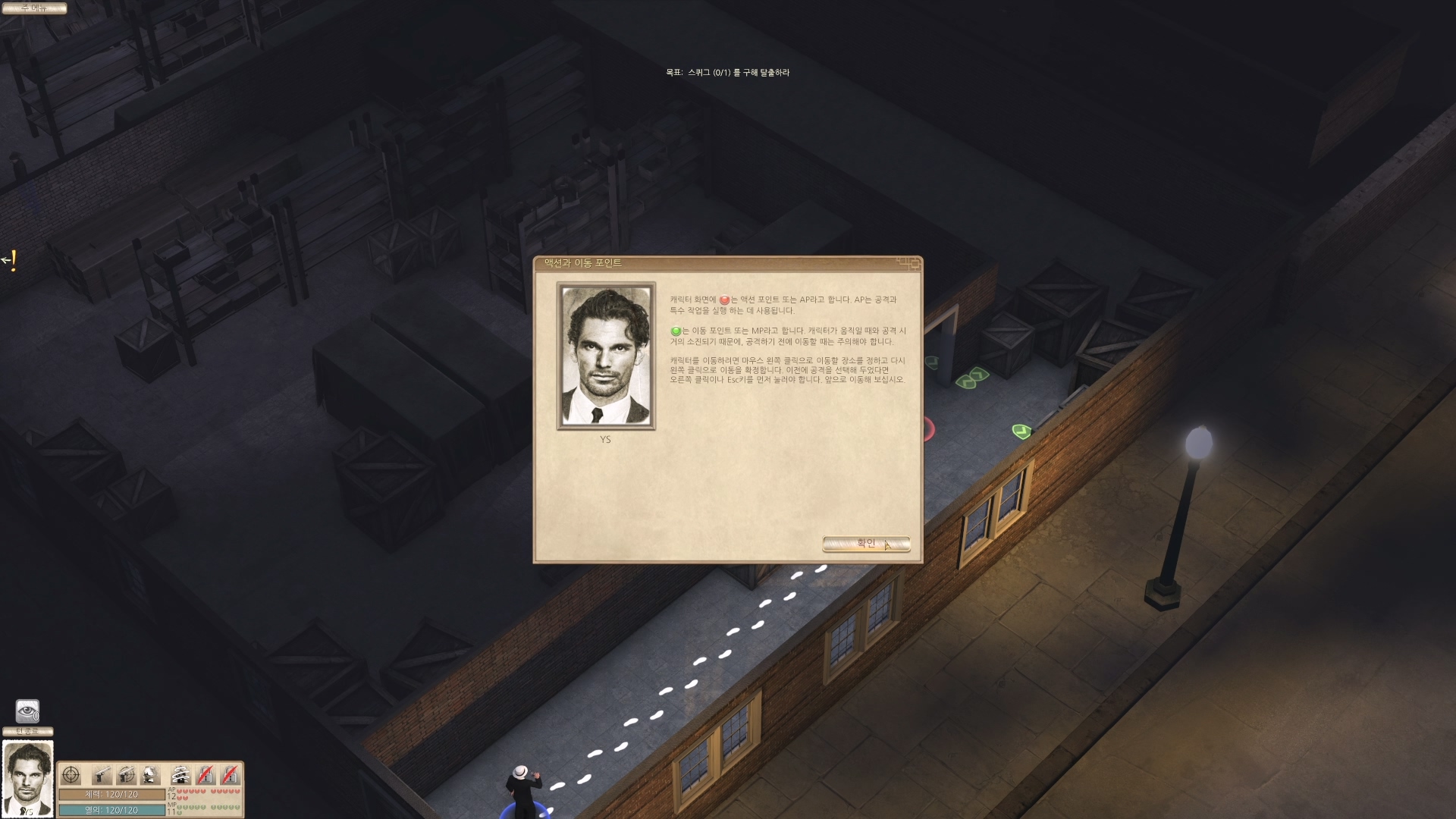The image size is (1456, 819).
Task: Select the pistol with target aimed shot
Action: 126,775
